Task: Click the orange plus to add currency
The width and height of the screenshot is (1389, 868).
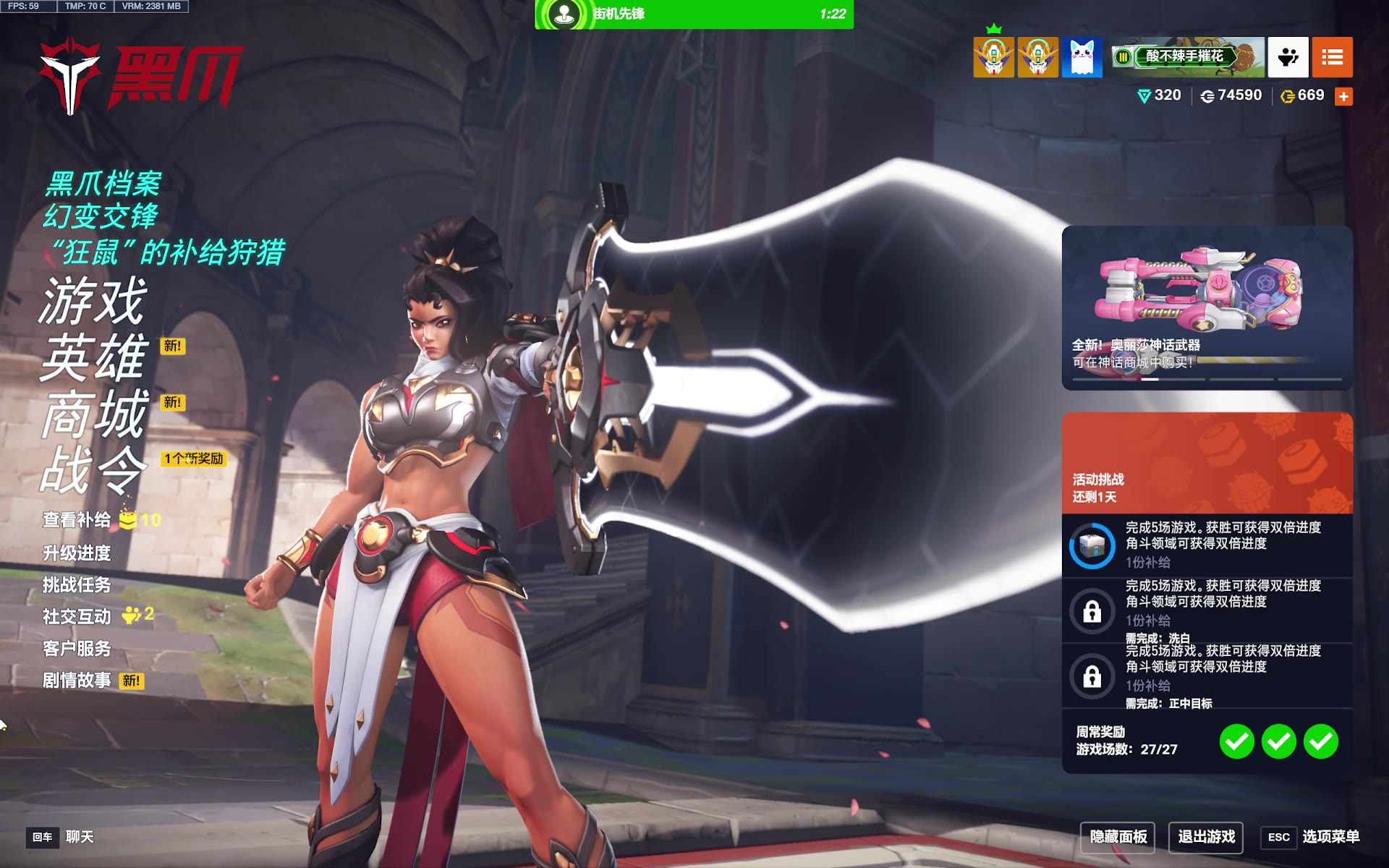Action: click(x=1343, y=96)
